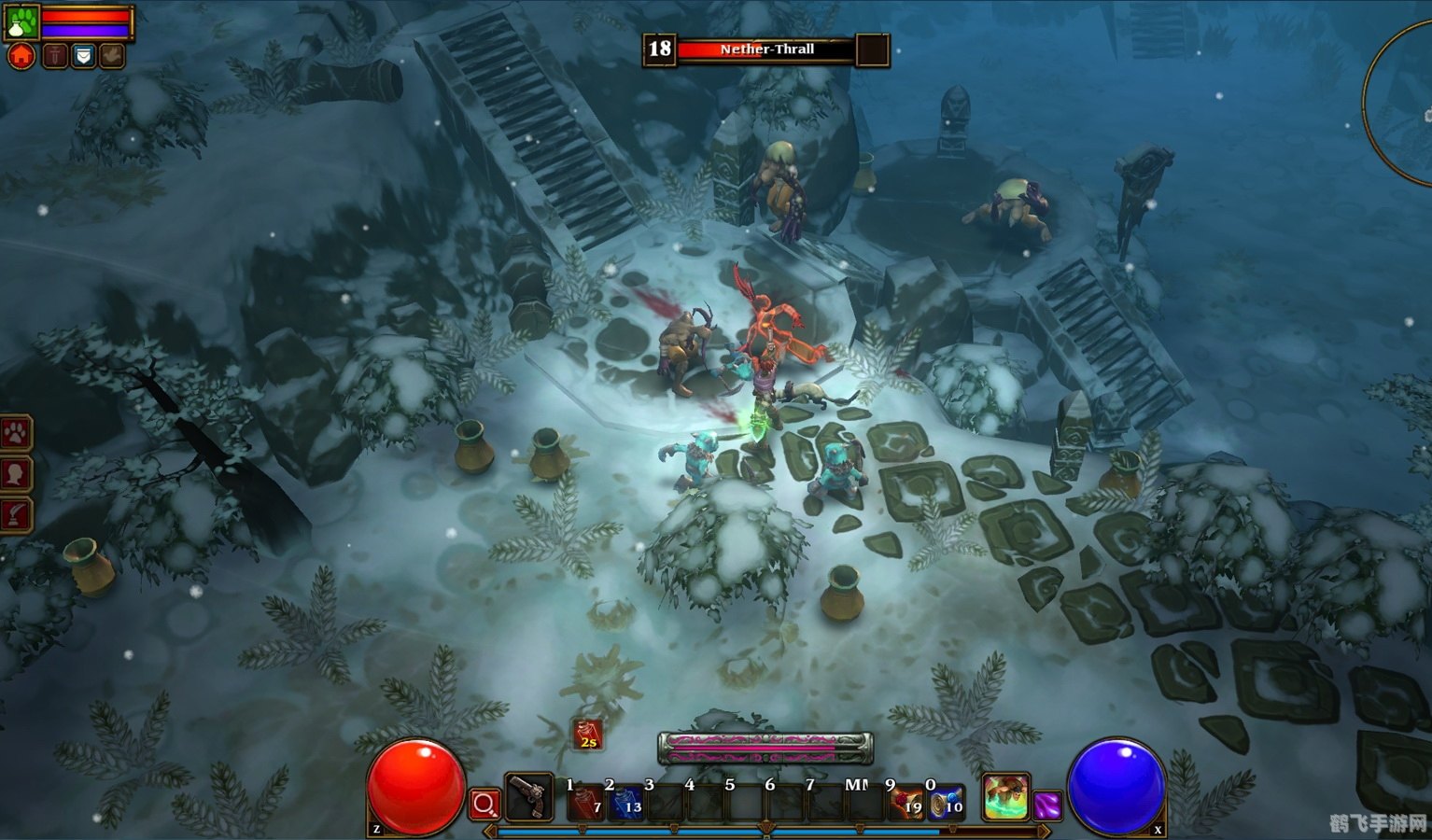
Task: Click the red house pet behavior button
Action: pos(21,56)
